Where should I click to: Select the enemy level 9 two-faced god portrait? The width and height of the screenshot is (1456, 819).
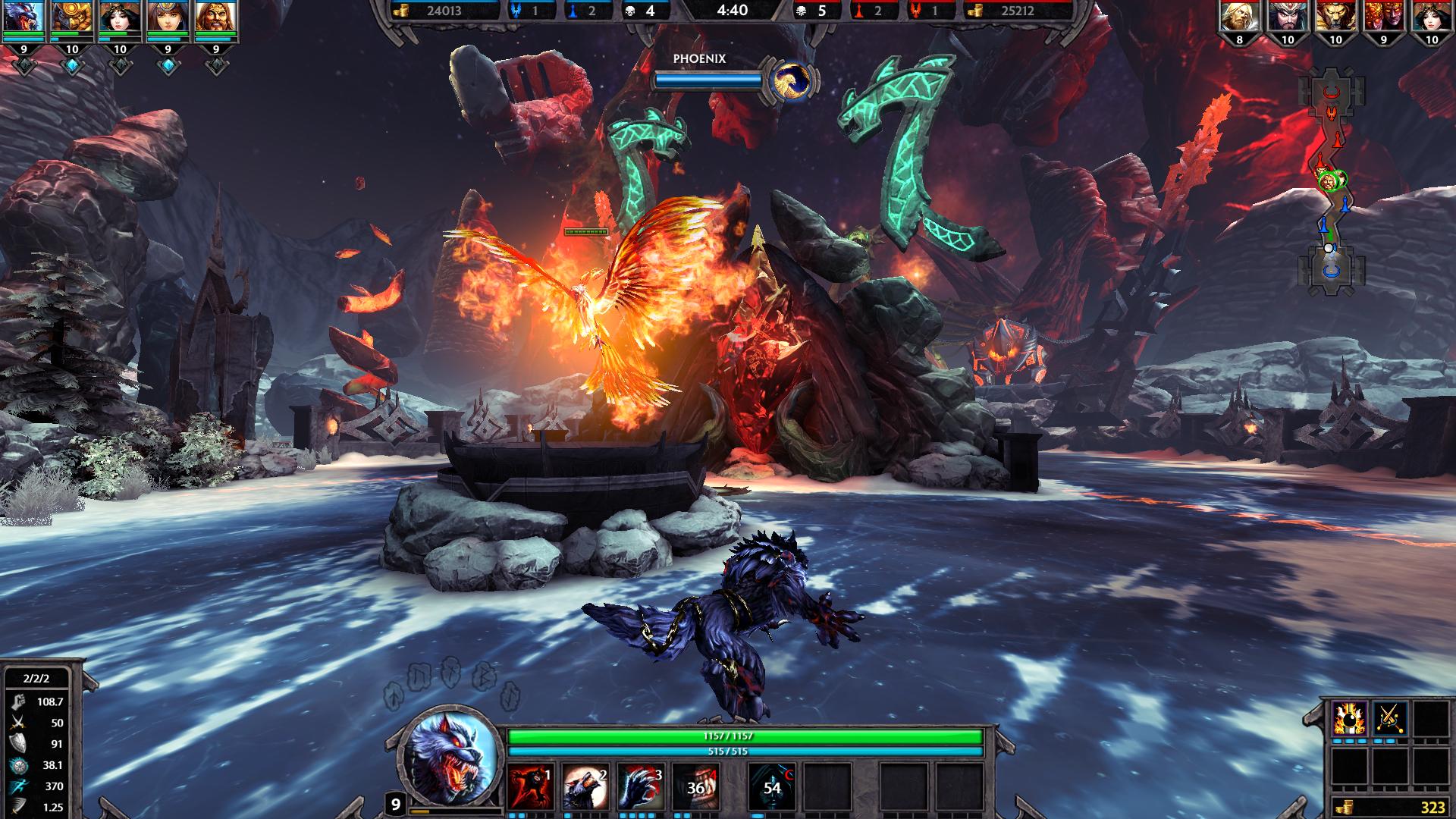1383,17
